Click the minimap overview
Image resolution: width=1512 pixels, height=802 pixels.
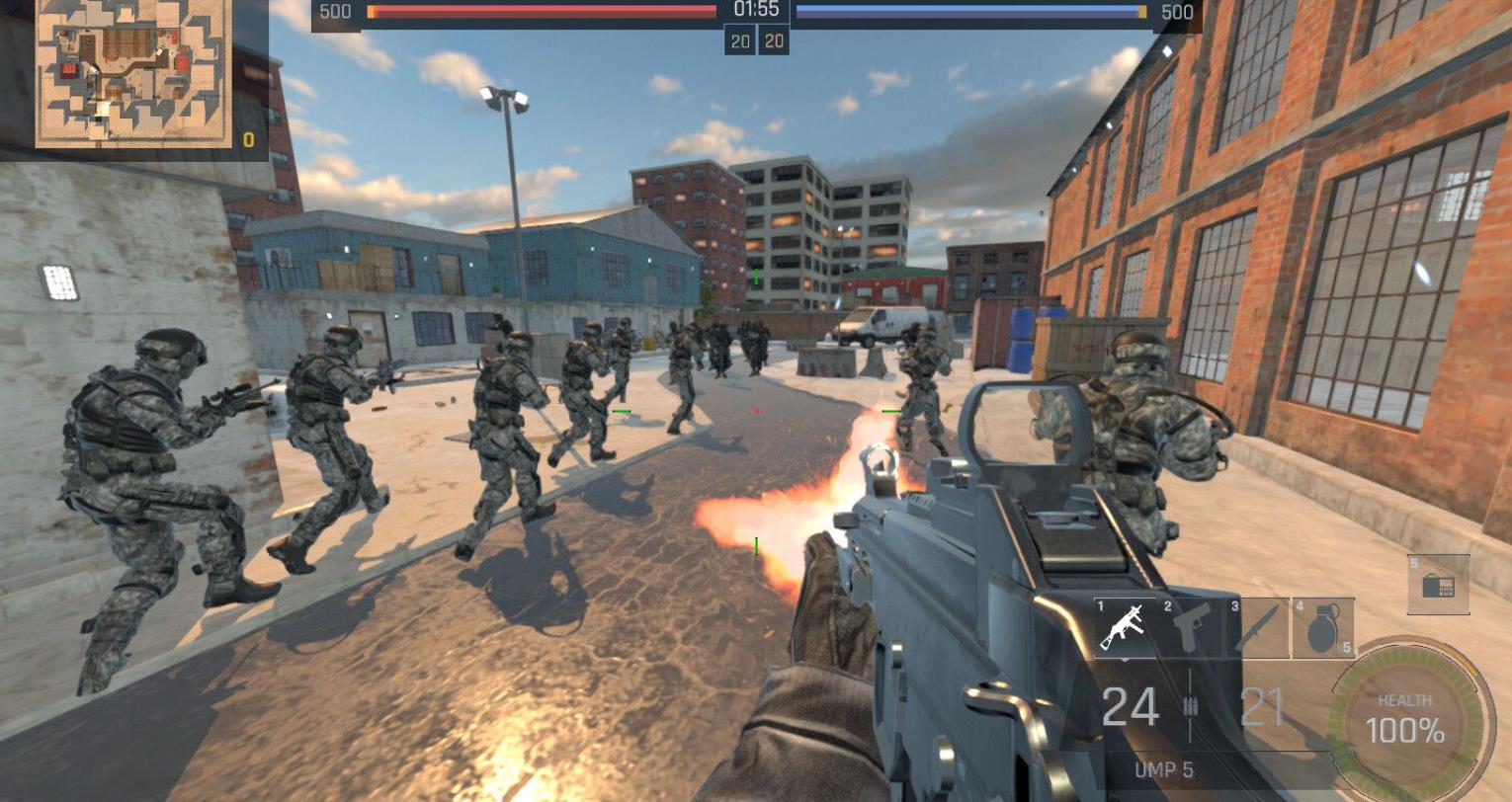[133, 72]
